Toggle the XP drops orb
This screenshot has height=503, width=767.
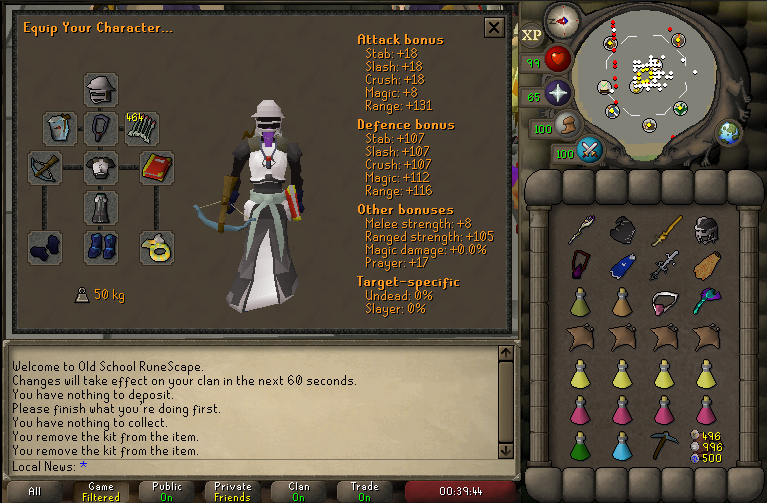(x=531, y=33)
